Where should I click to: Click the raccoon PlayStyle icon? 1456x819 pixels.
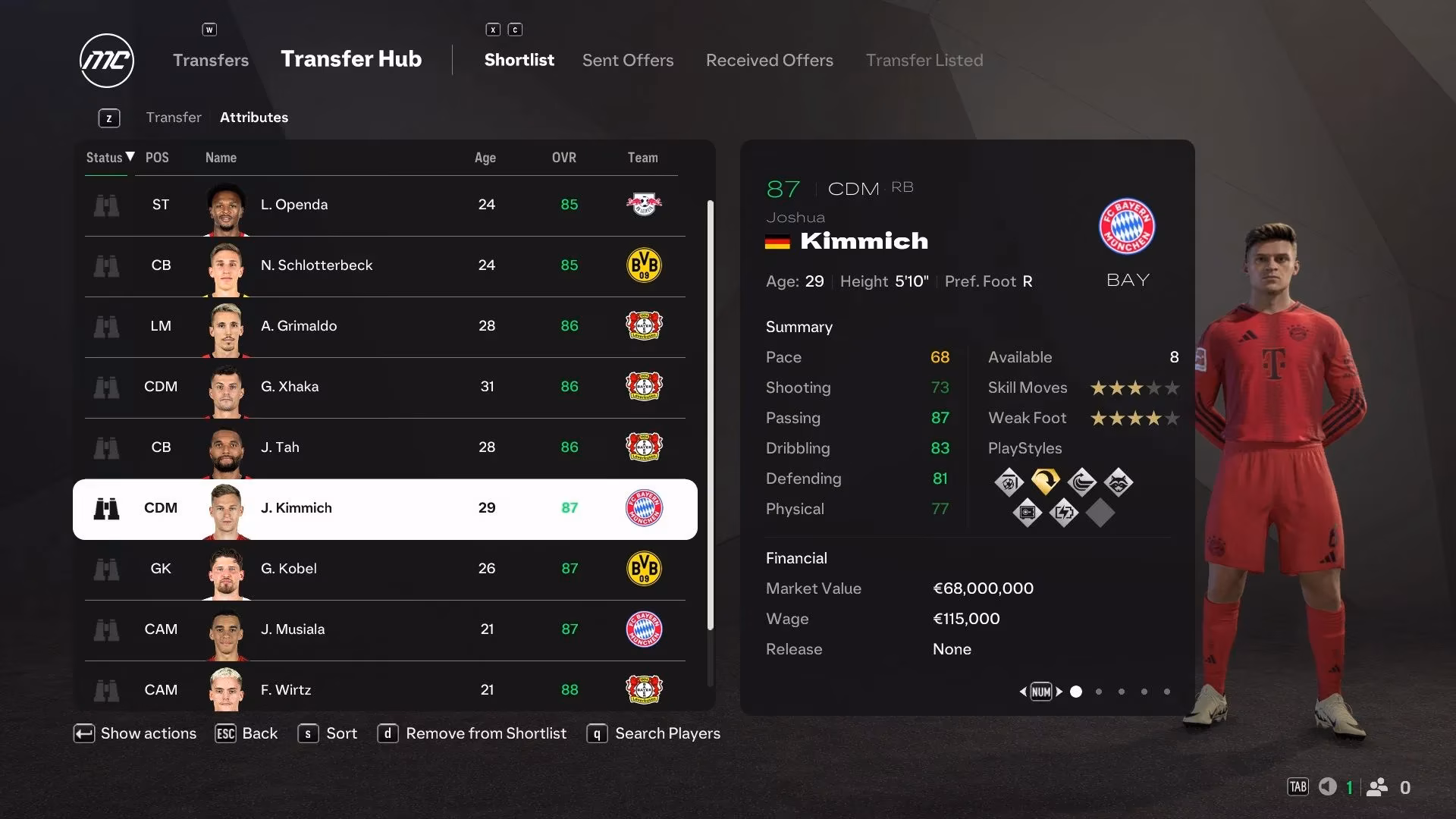pyautogui.click(x=1120, y=481)
